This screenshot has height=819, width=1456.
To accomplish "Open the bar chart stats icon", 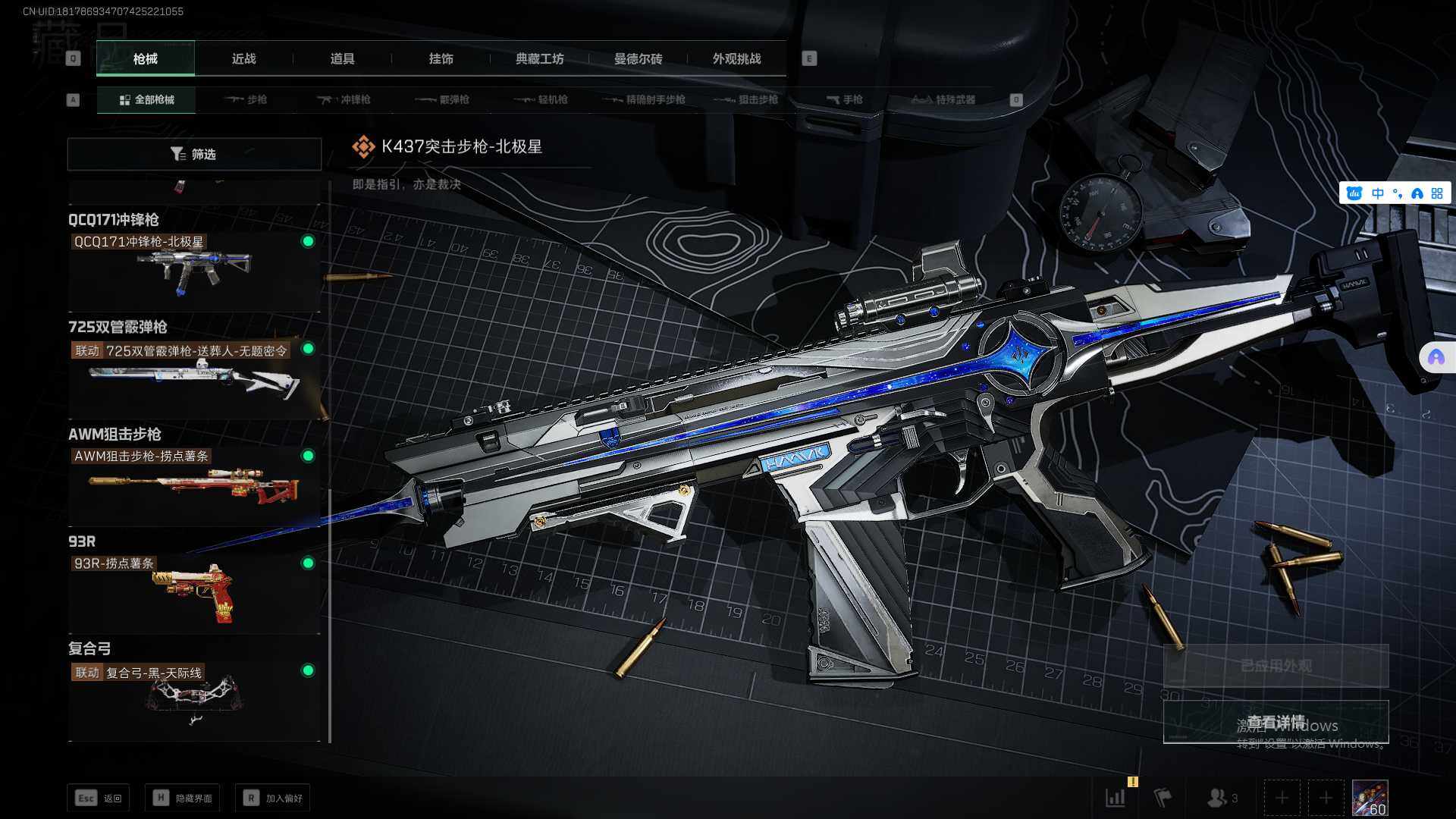I will pyautogui.click(x=1116, y=798).
